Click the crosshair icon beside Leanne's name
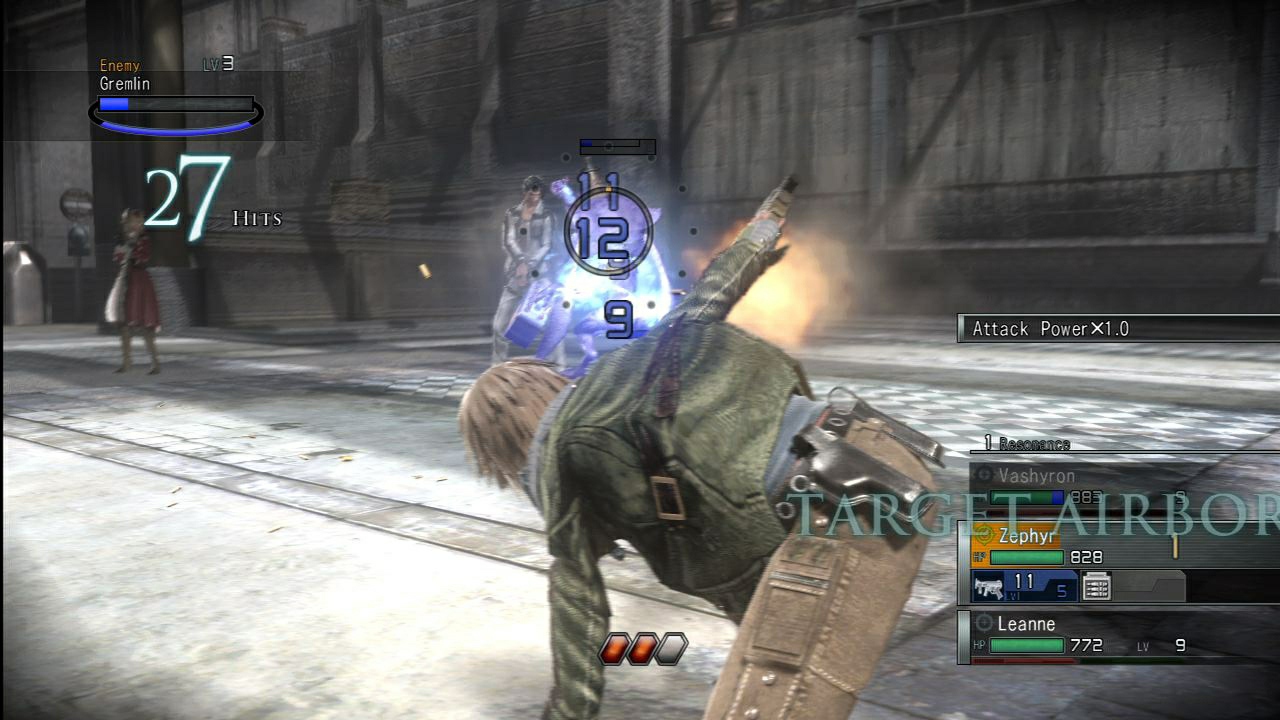 click(983, 622)
